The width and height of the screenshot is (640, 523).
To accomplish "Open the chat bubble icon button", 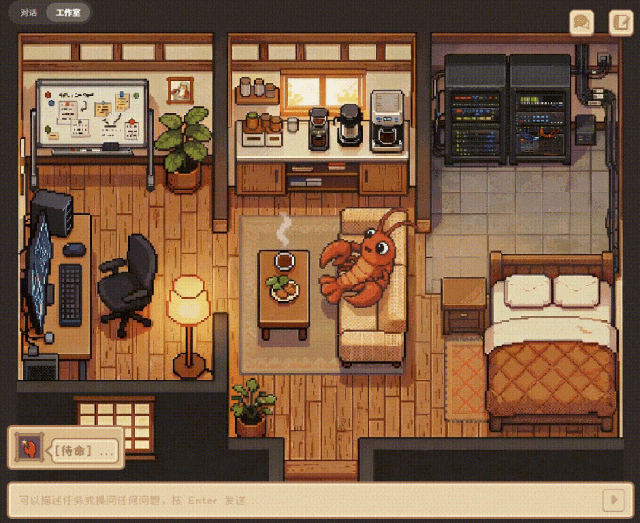I will tap(581, 22).
